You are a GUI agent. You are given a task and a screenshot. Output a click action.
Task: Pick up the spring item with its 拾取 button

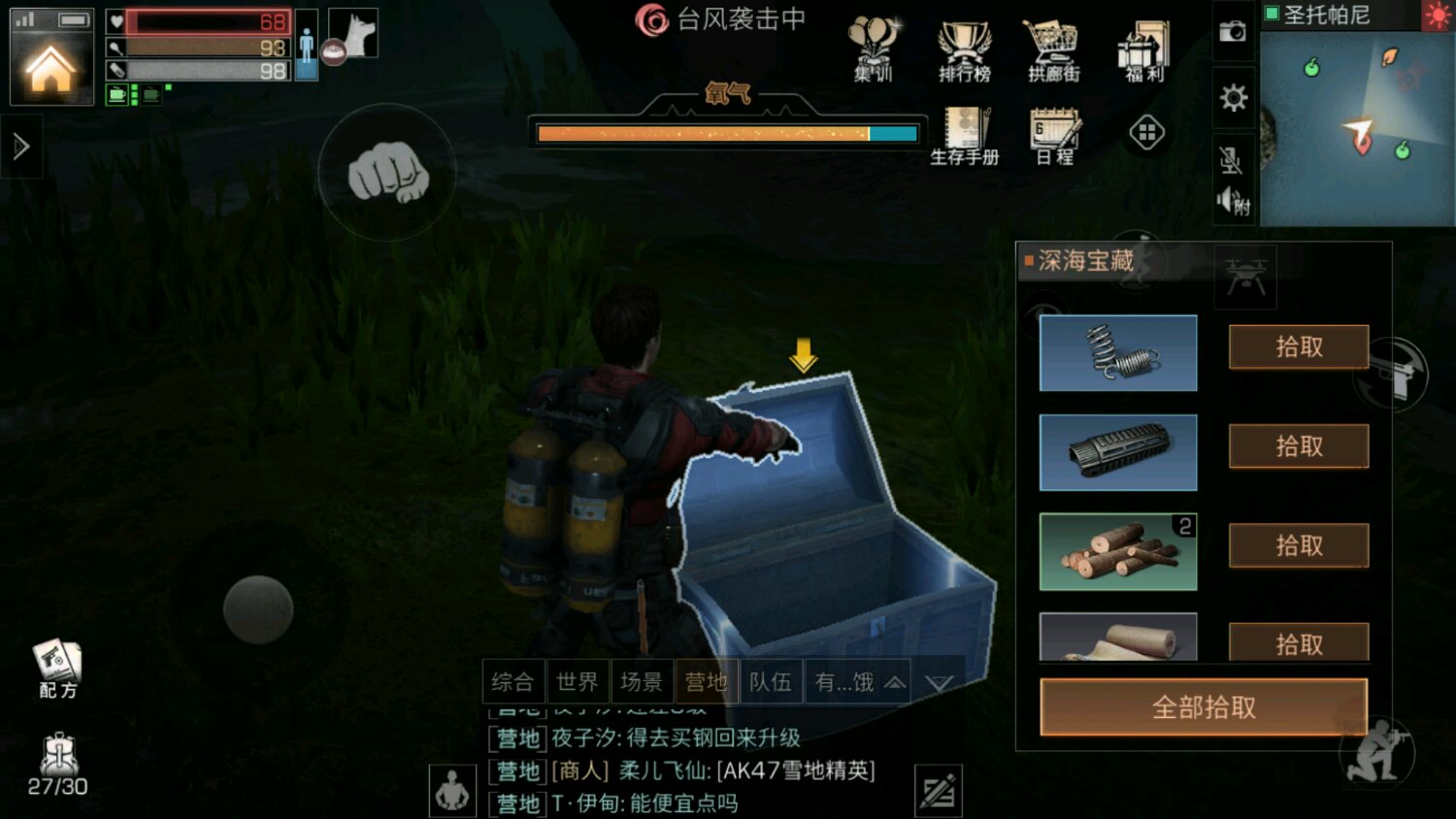click(x=1298, y=348)
